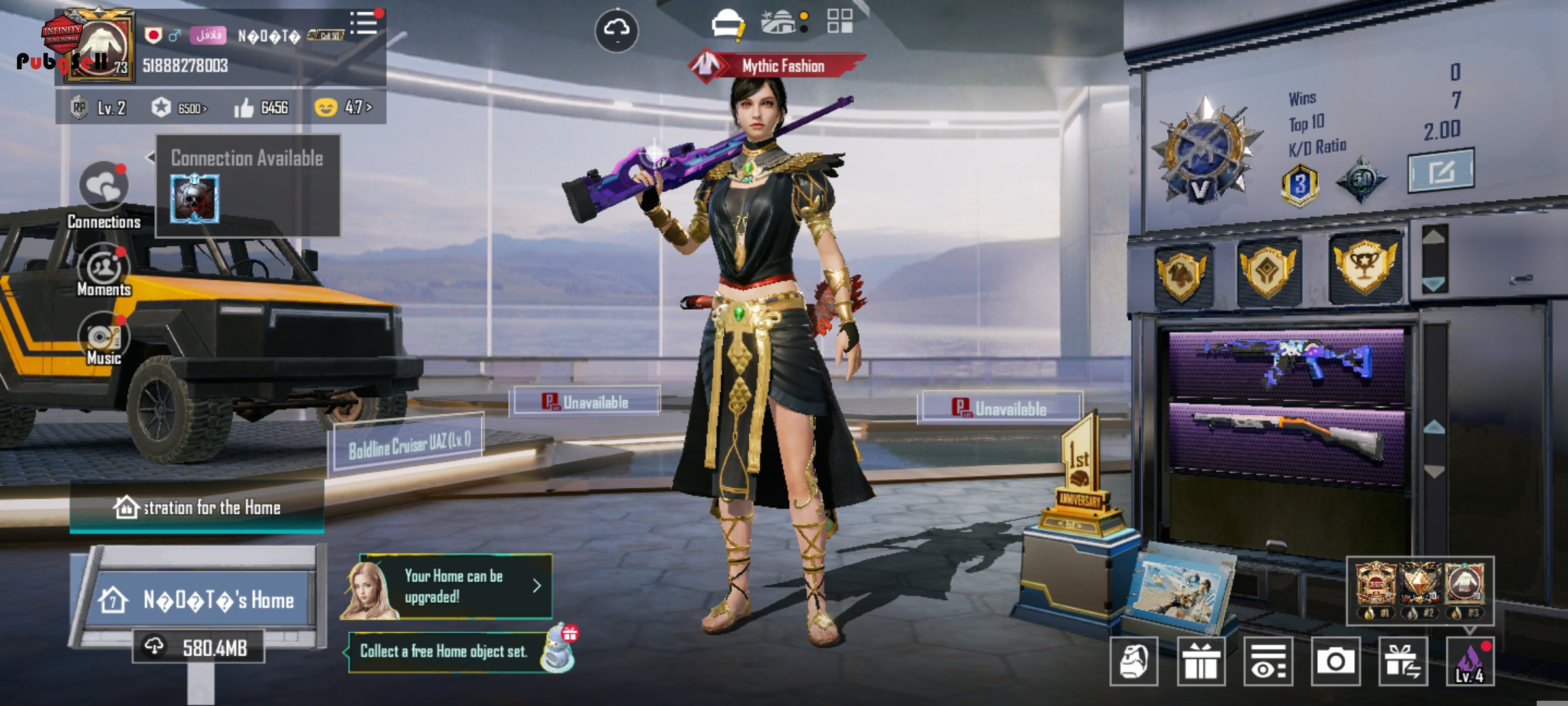This screenshot has width=1568, height=706.
Task: Open the camera screenshot tool
Action: click(1335, 662)
